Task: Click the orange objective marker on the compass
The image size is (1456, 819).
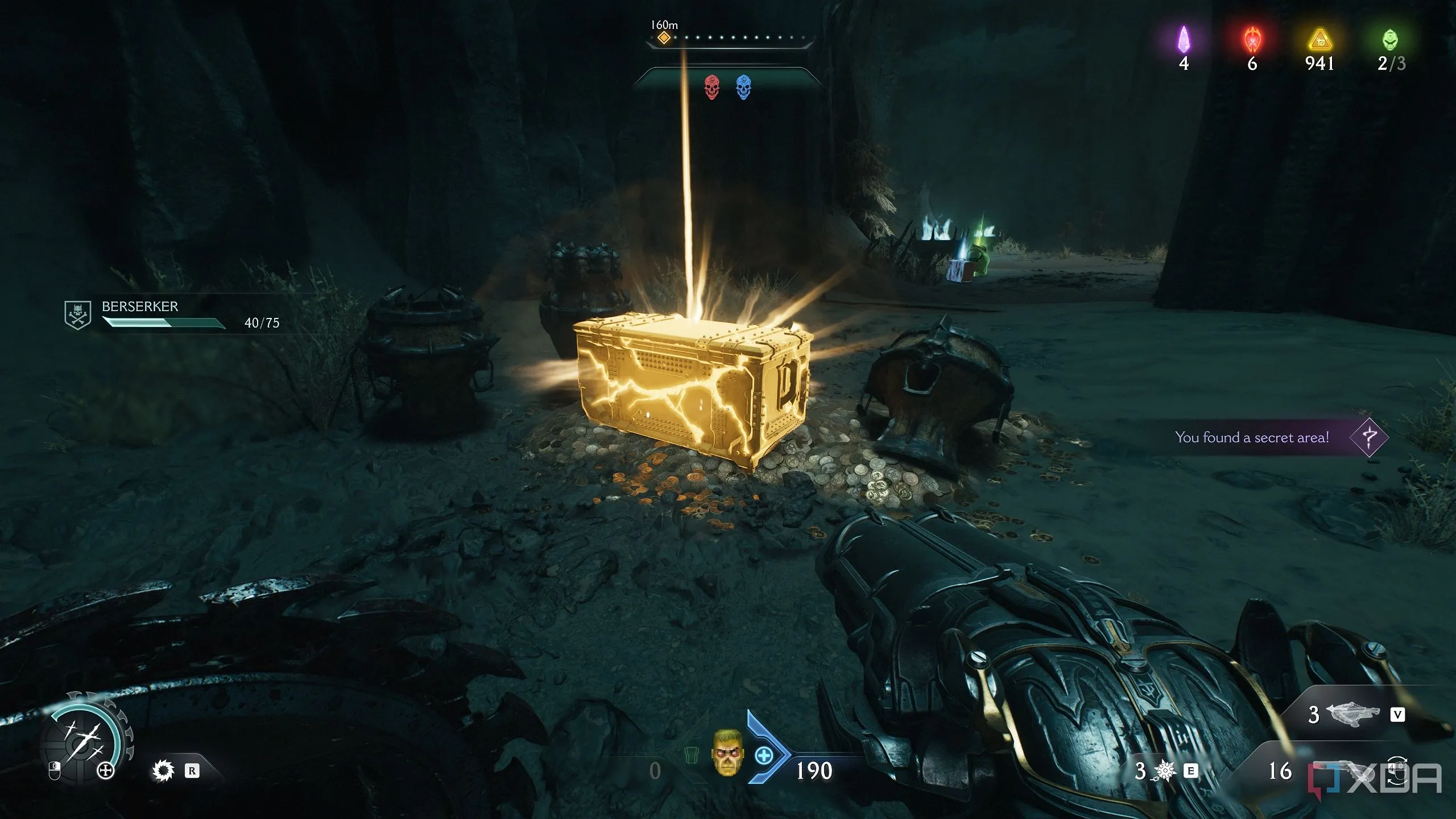Action: pyautogui.click(x=664, y=38)
